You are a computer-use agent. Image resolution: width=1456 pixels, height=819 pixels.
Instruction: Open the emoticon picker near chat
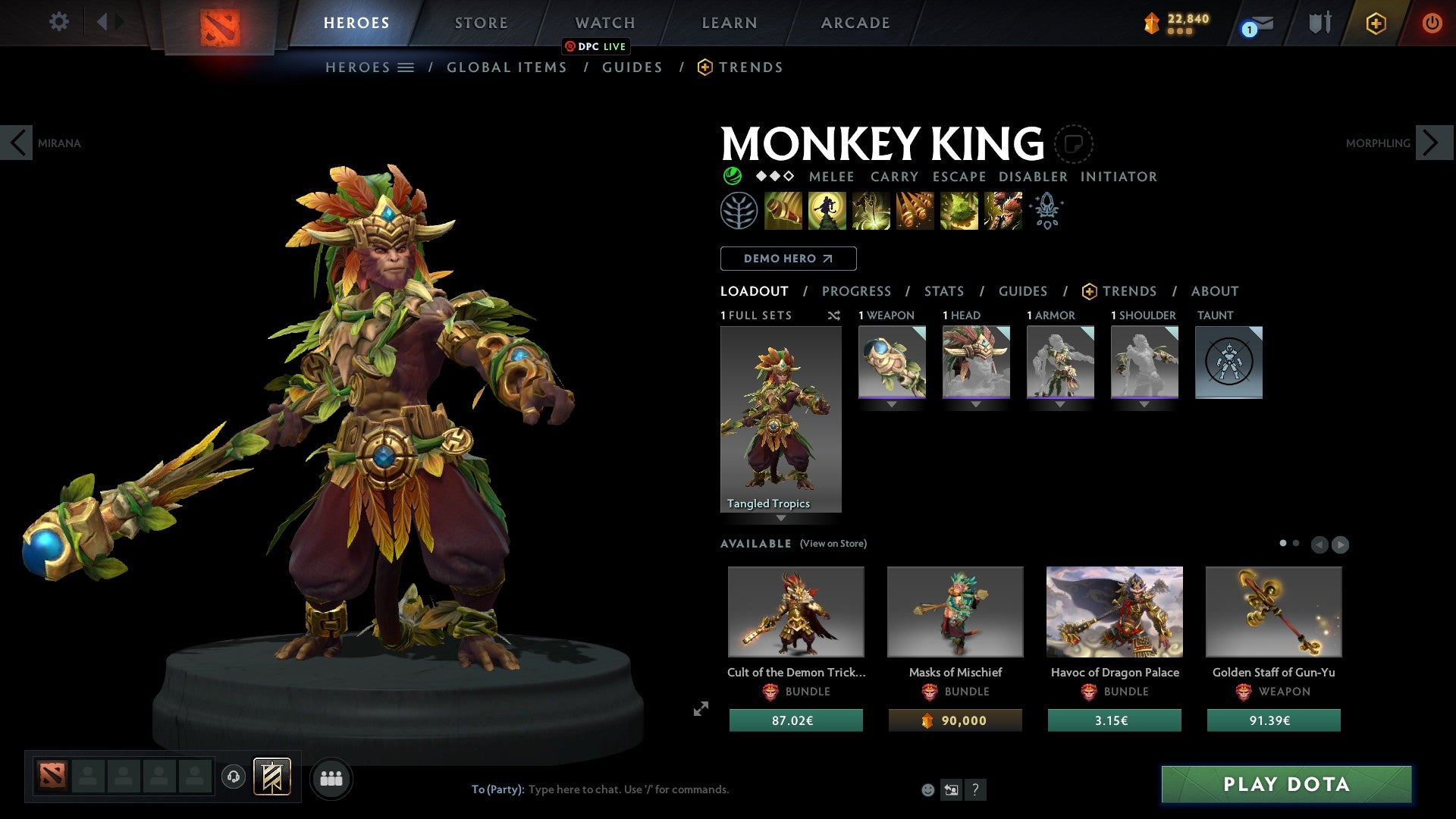click(x=928, y=789)
